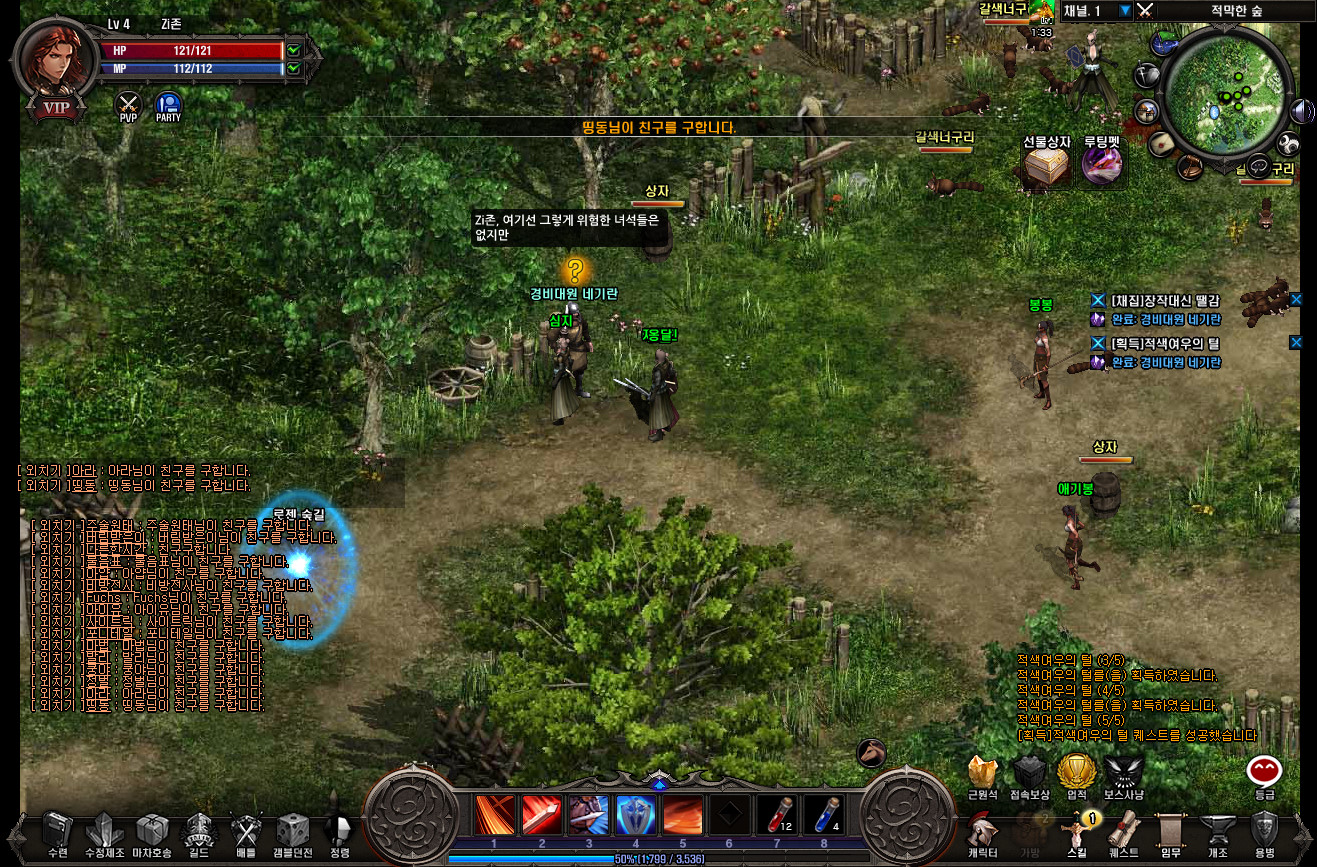Toggle the PVP crossed swords button
Viewport: 1317px width, 867px height.
128,104
